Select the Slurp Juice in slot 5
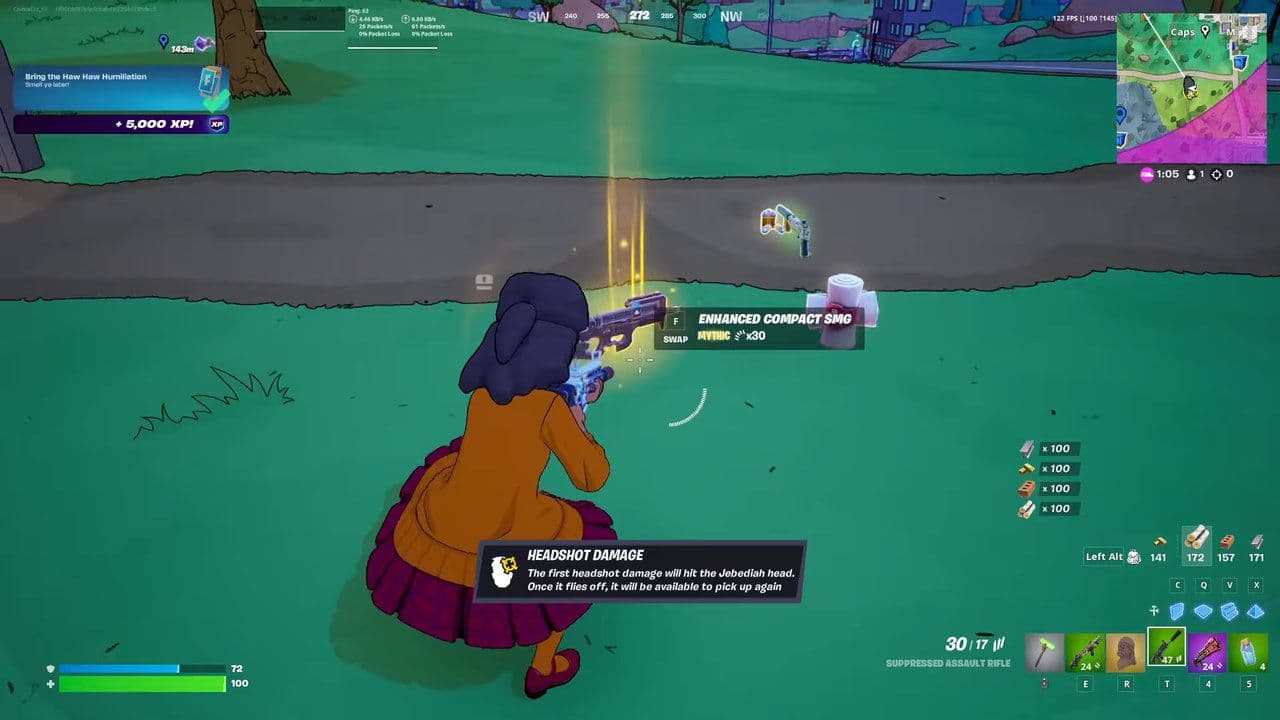Viewport: 1280px width, 720px height. point(1249,650)
